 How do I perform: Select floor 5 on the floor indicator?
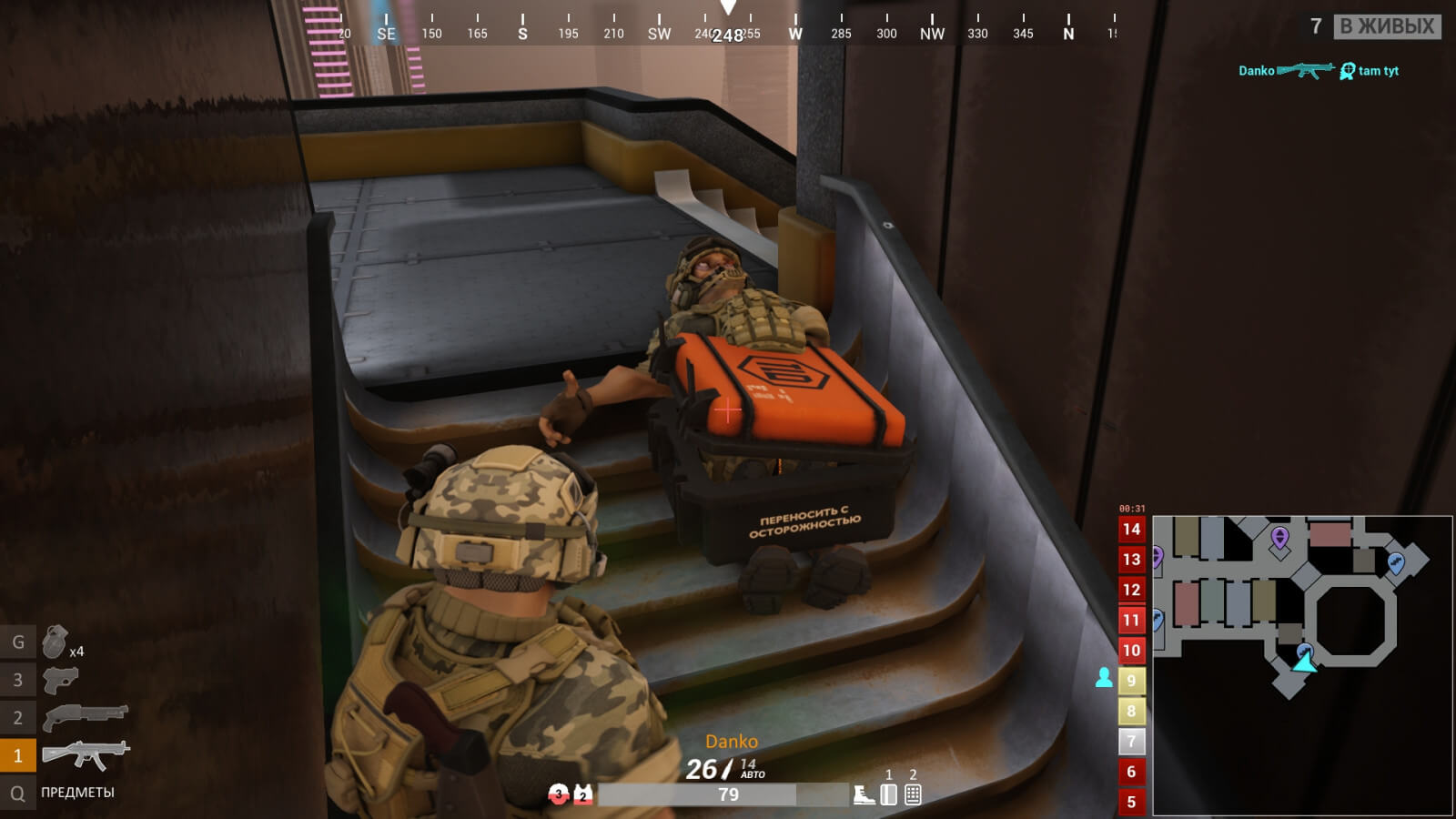[1131, 802]
